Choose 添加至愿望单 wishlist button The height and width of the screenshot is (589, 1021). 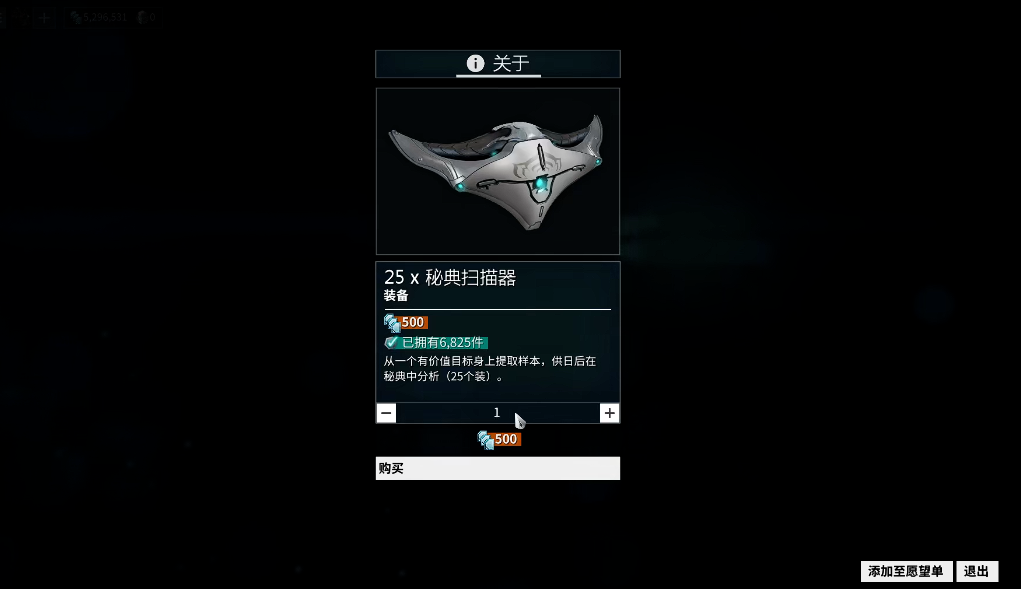pyautogui.click(x=906, y=571)
